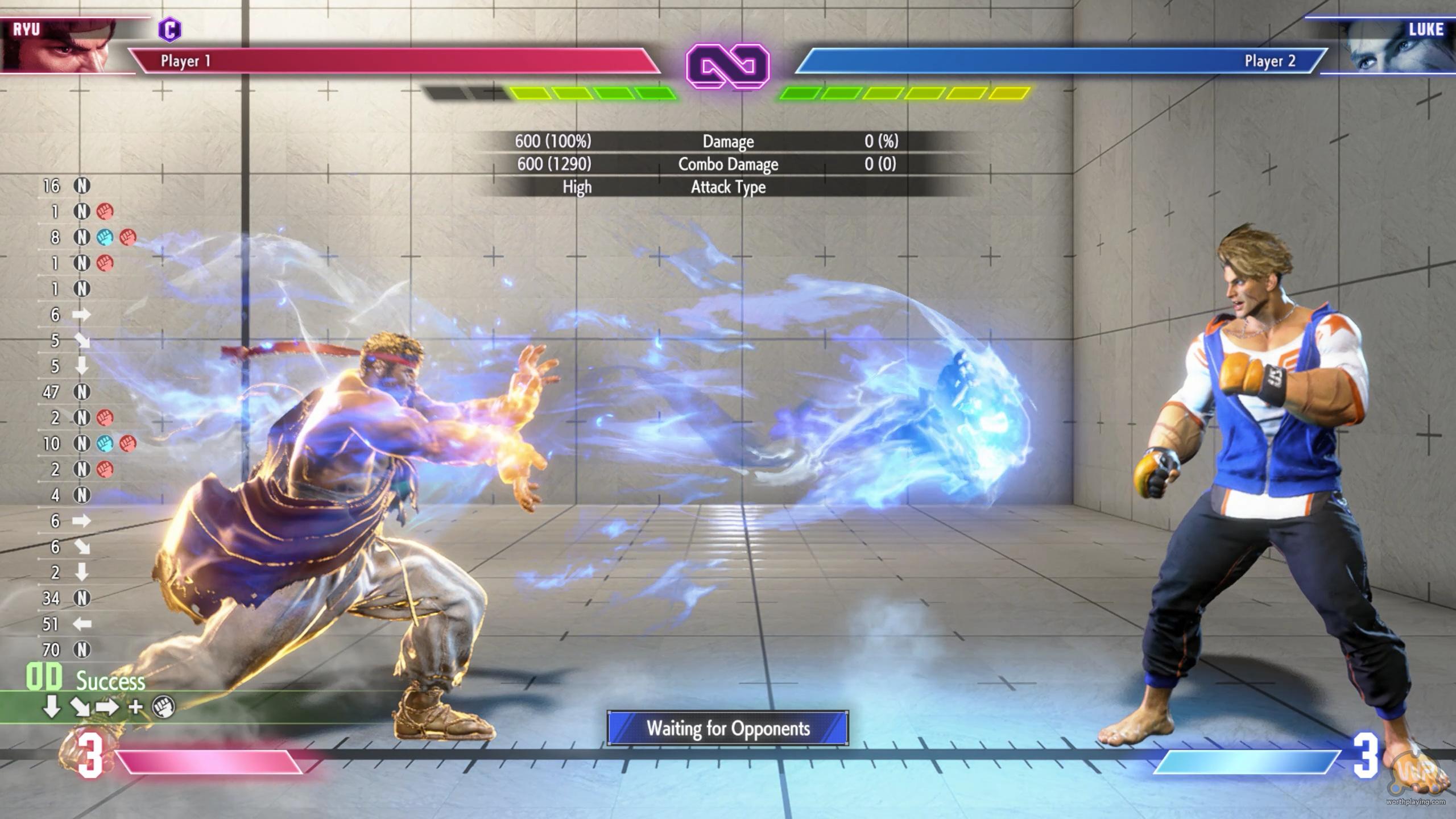Screen dimensions: 1456x819
Task: Click the Waiting for Opponents banner
Action: (727, 728)
